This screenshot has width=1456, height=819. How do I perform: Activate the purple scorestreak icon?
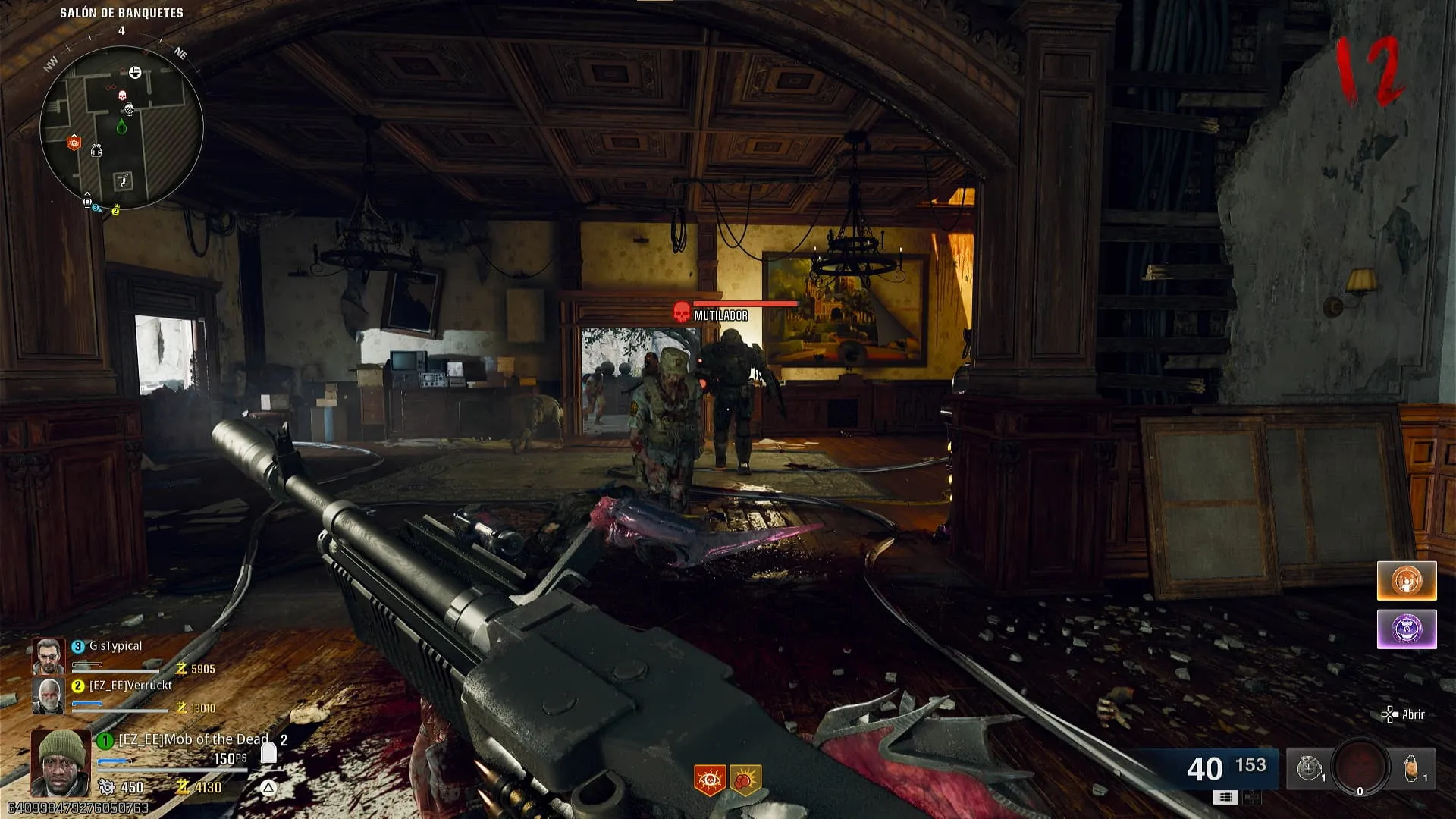pos(1407,629)
